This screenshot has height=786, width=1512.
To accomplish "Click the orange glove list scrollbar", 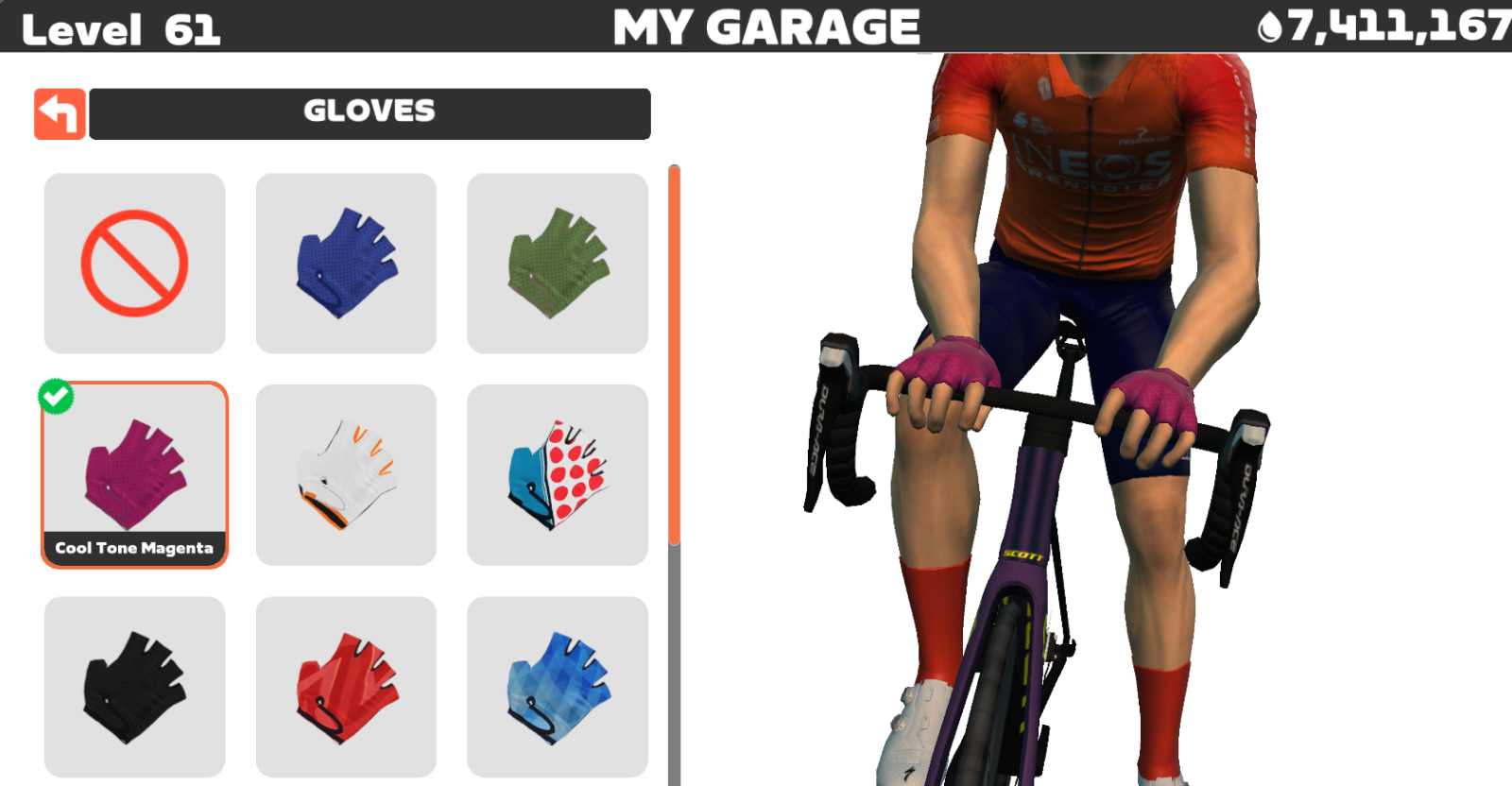I will point(674,354).
